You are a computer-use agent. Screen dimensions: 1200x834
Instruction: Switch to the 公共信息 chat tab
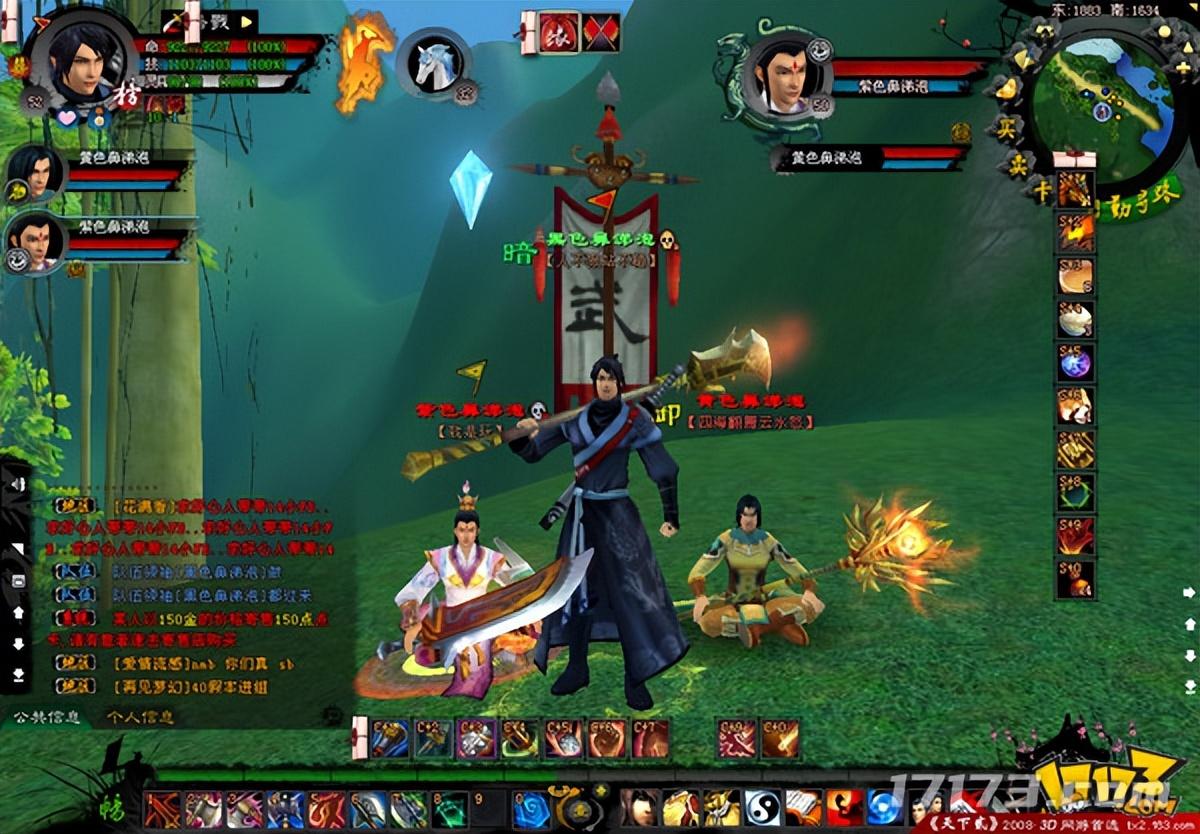(43, 716)
